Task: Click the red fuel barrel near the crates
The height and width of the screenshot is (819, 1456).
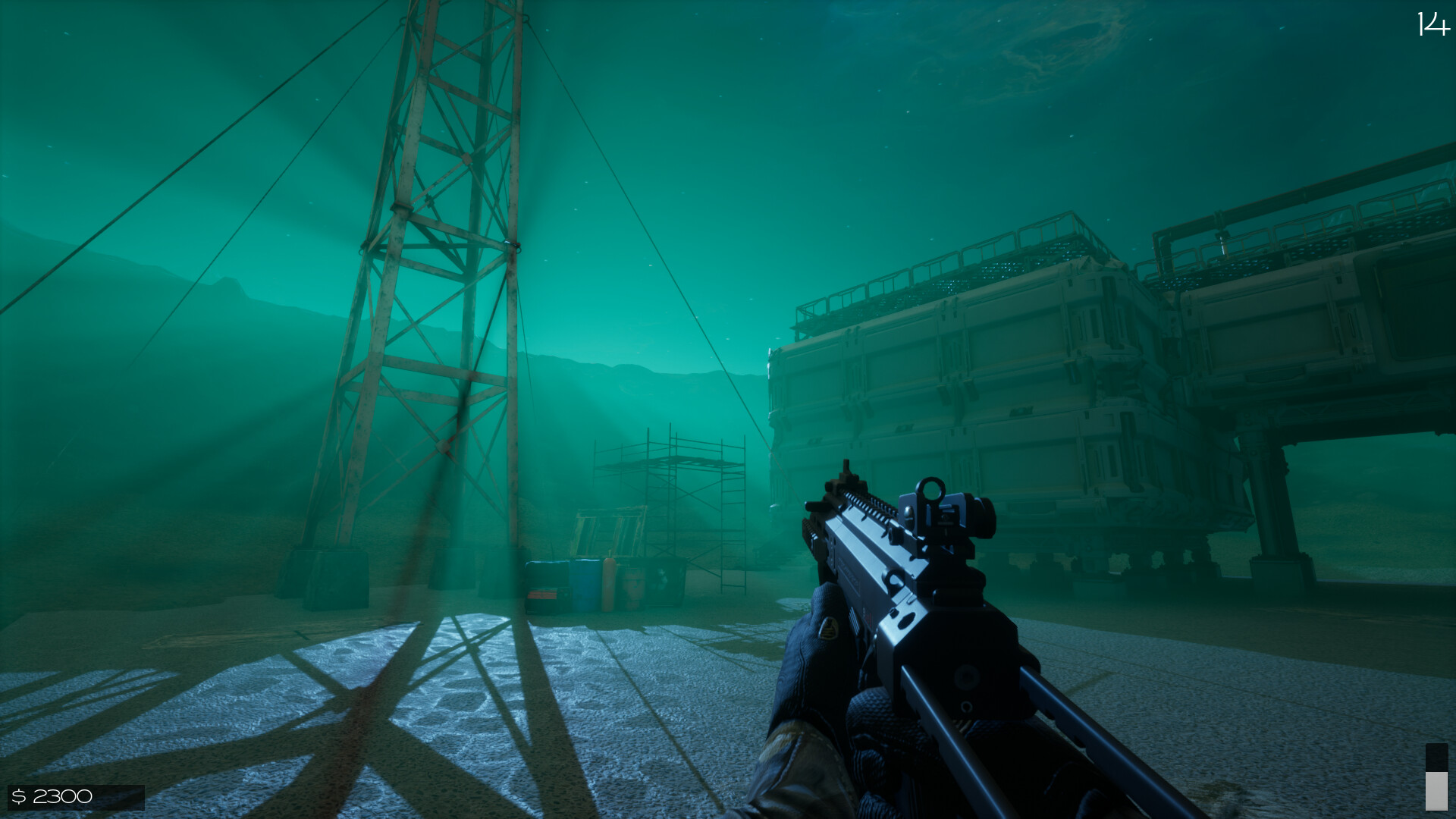Action: point(610,584)
